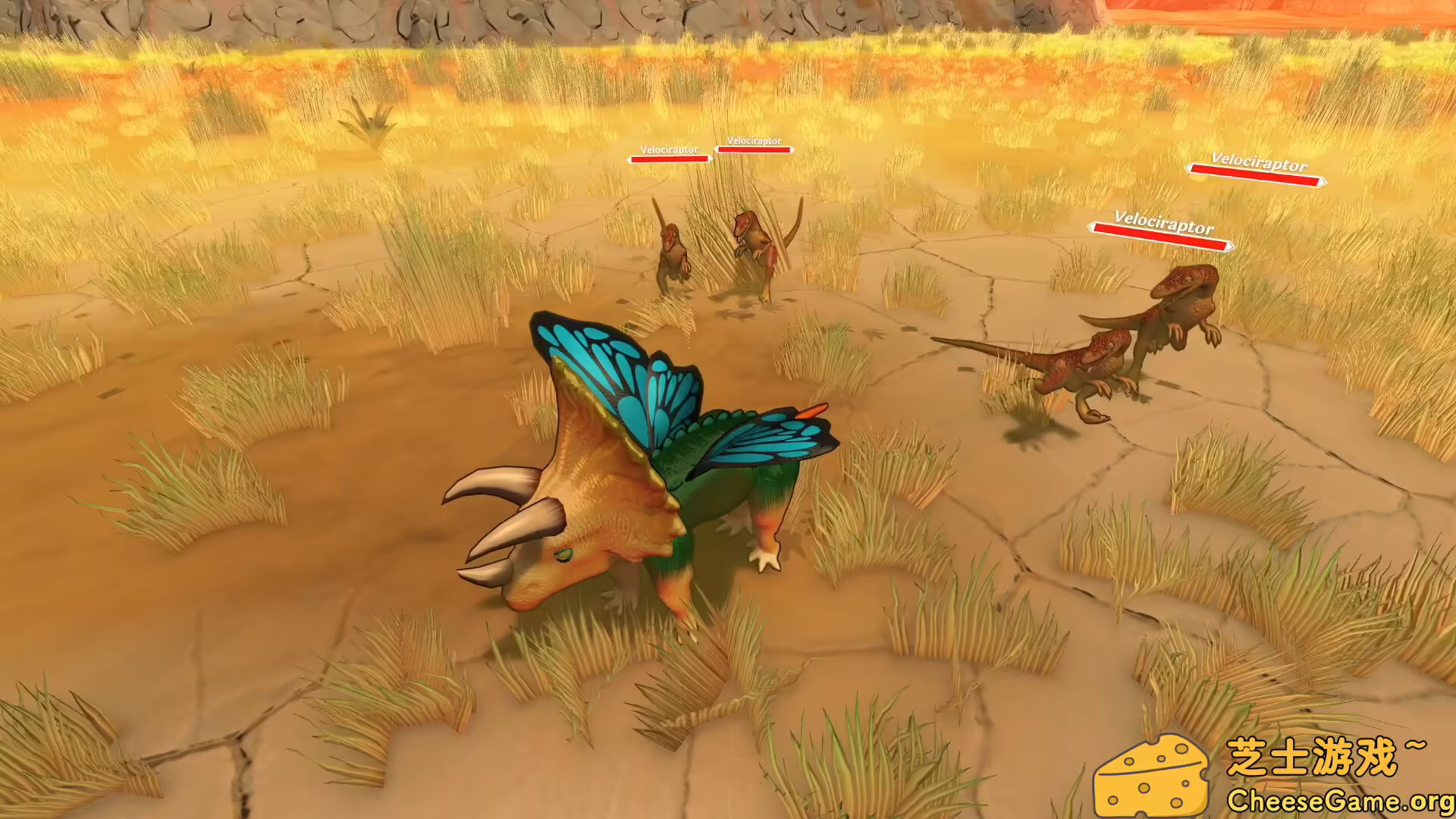
Task: Select the leftmost Velociraptor nameplate in the distance
Action: point(669,152)
